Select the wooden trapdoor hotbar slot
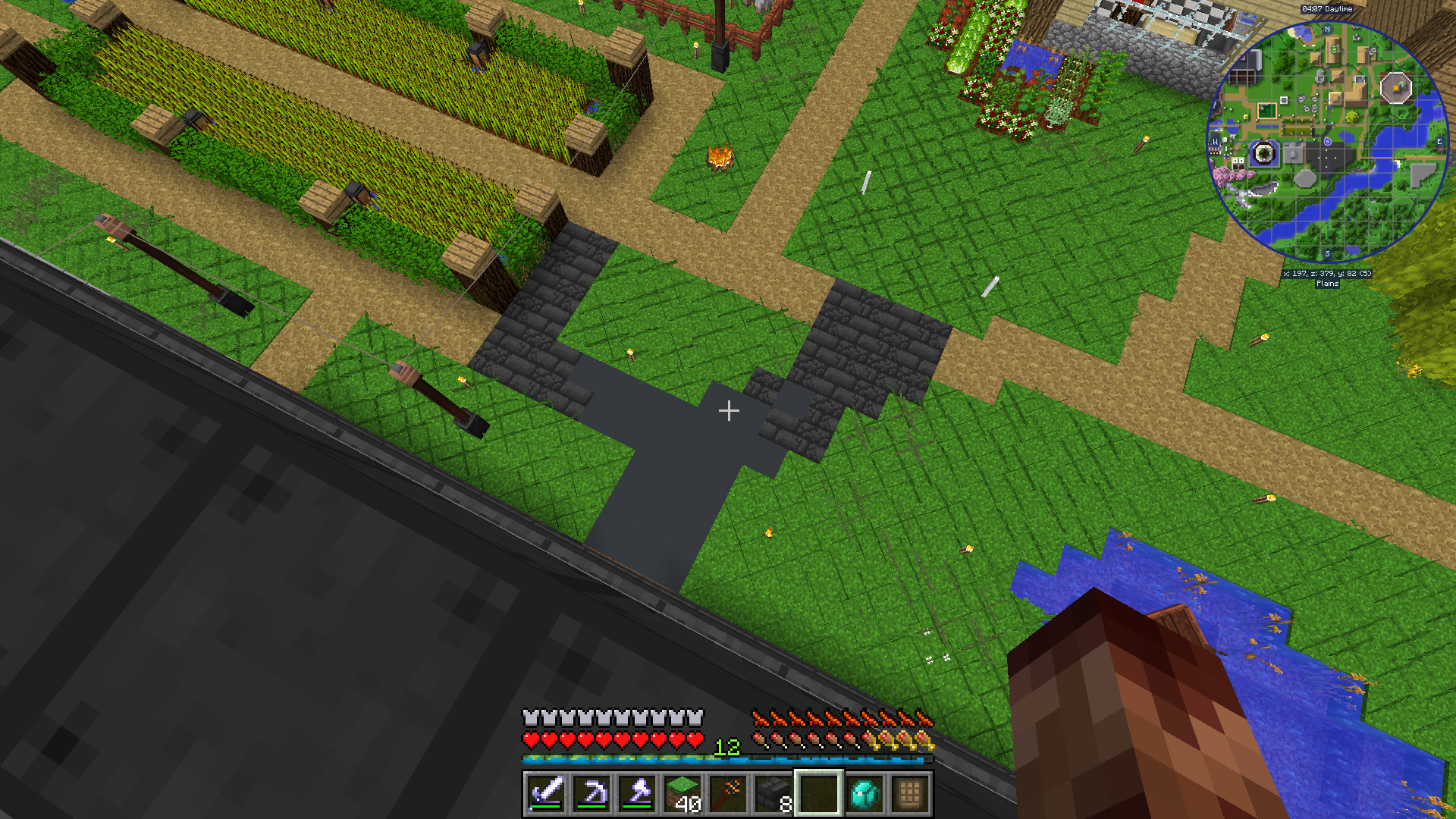 (910, 793)
